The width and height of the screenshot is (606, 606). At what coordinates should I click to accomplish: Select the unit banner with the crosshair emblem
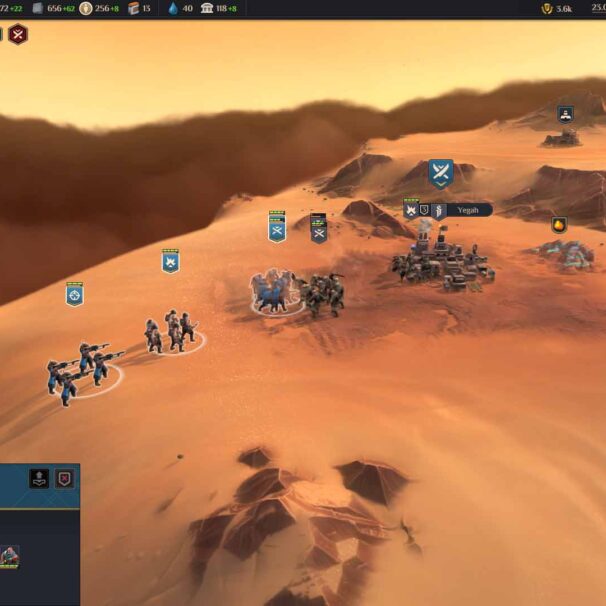(75, 294)
